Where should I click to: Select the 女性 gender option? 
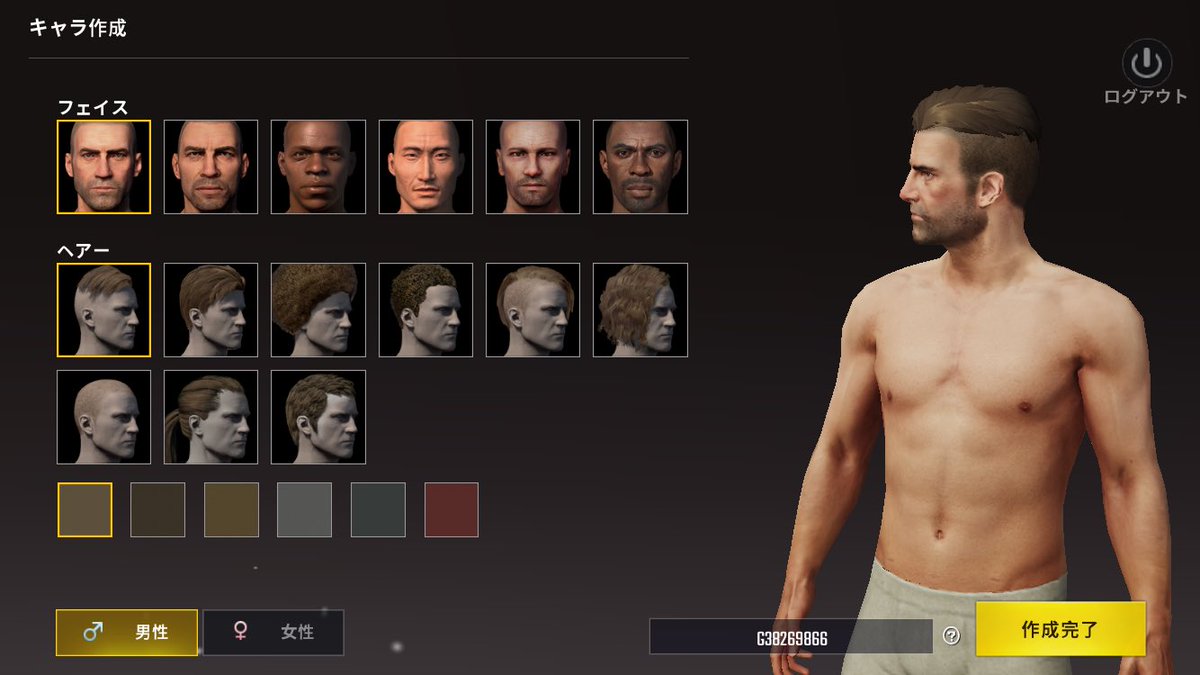pos(273,632)
